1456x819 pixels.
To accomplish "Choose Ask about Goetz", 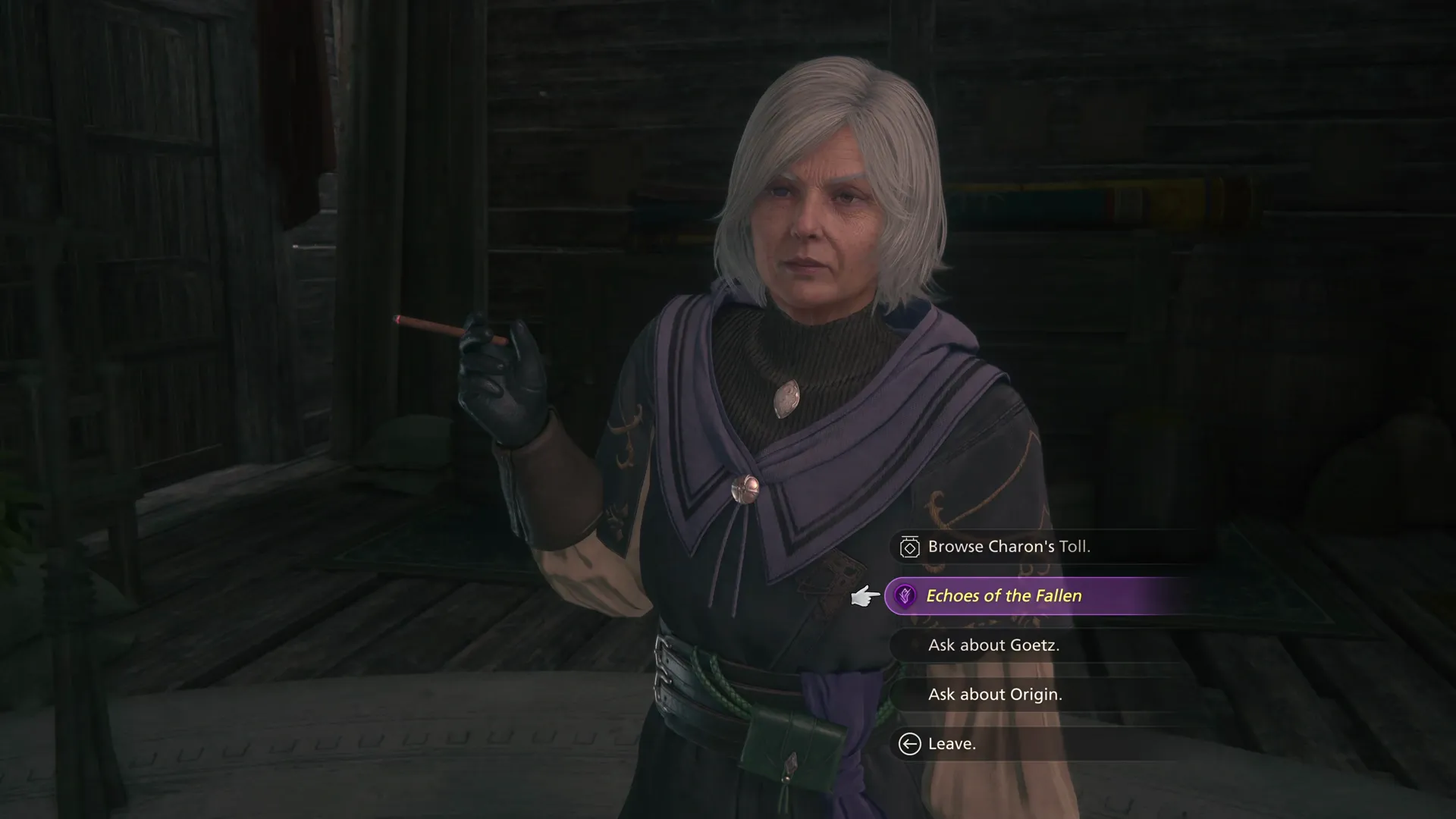I will click(993, 645).
